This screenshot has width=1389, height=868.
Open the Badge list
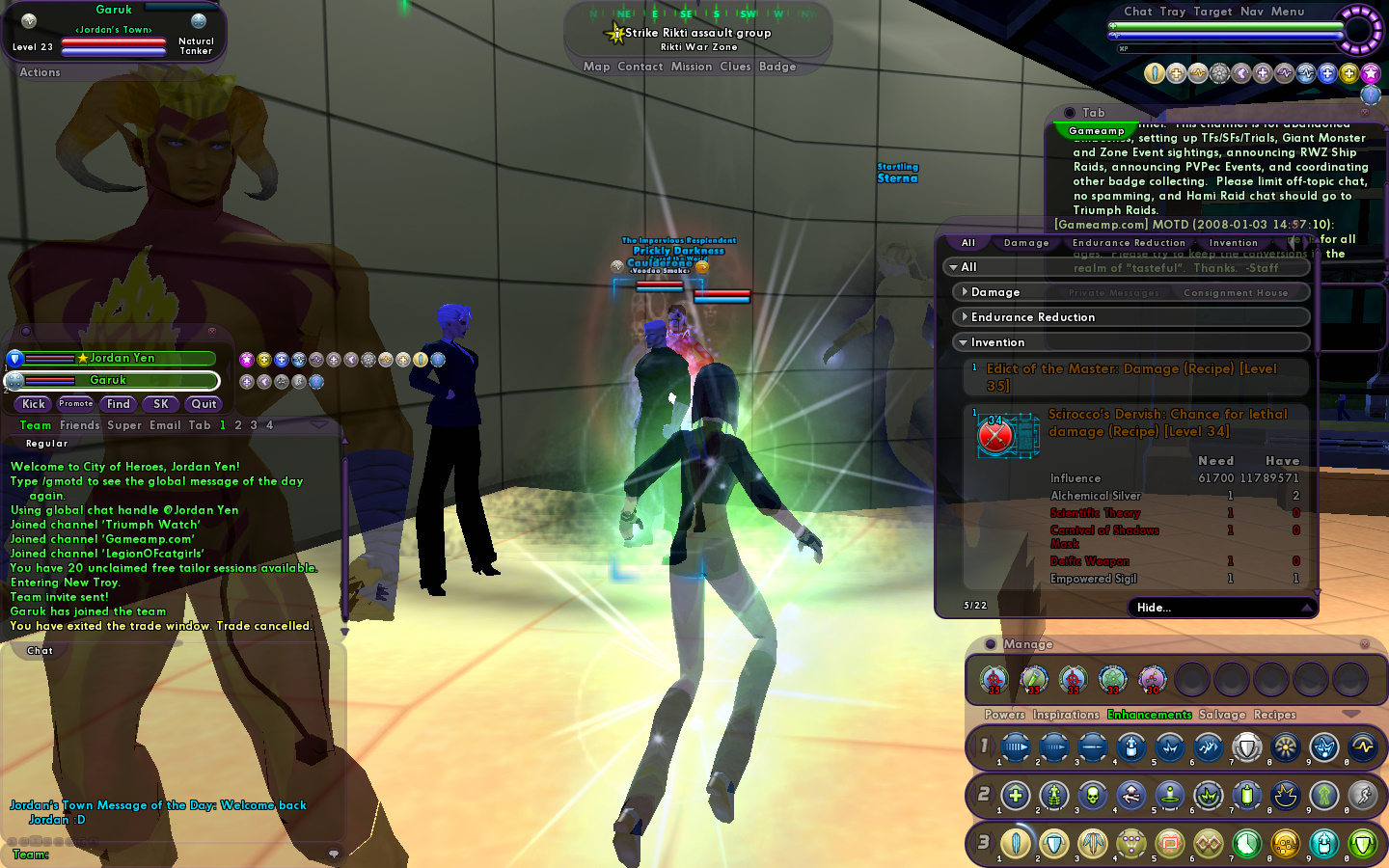pyautogui.click(x=777, y=67)
